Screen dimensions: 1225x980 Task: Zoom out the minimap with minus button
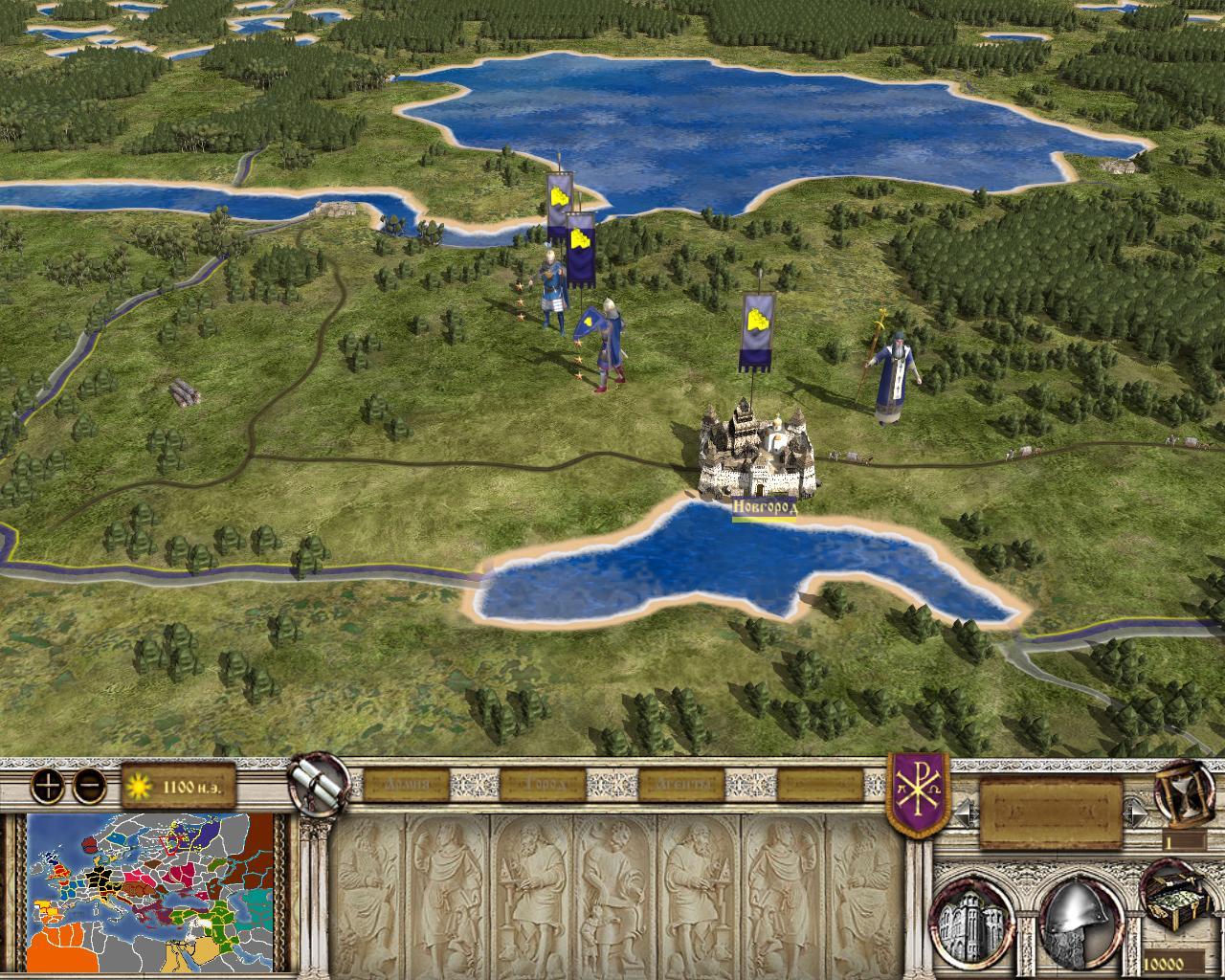pos(90,786)
